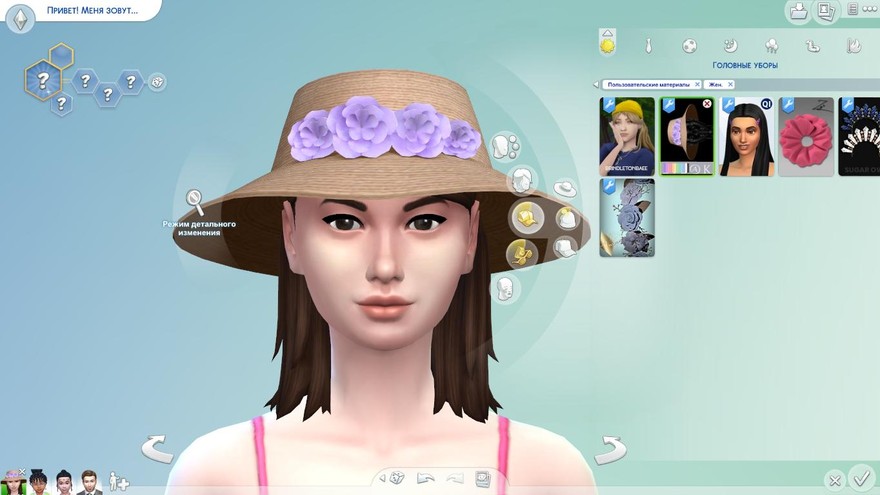This screenshot has width=880, height=495.
Task: Choose the pink scrunchie headwear thumbnail
Action: click(x=805, y=136)
